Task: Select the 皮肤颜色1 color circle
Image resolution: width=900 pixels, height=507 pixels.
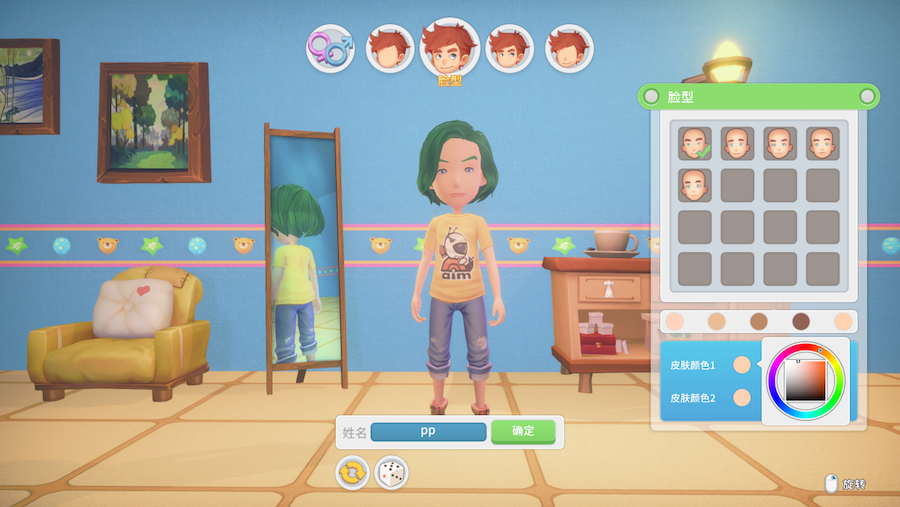Action: pos(742,365)
